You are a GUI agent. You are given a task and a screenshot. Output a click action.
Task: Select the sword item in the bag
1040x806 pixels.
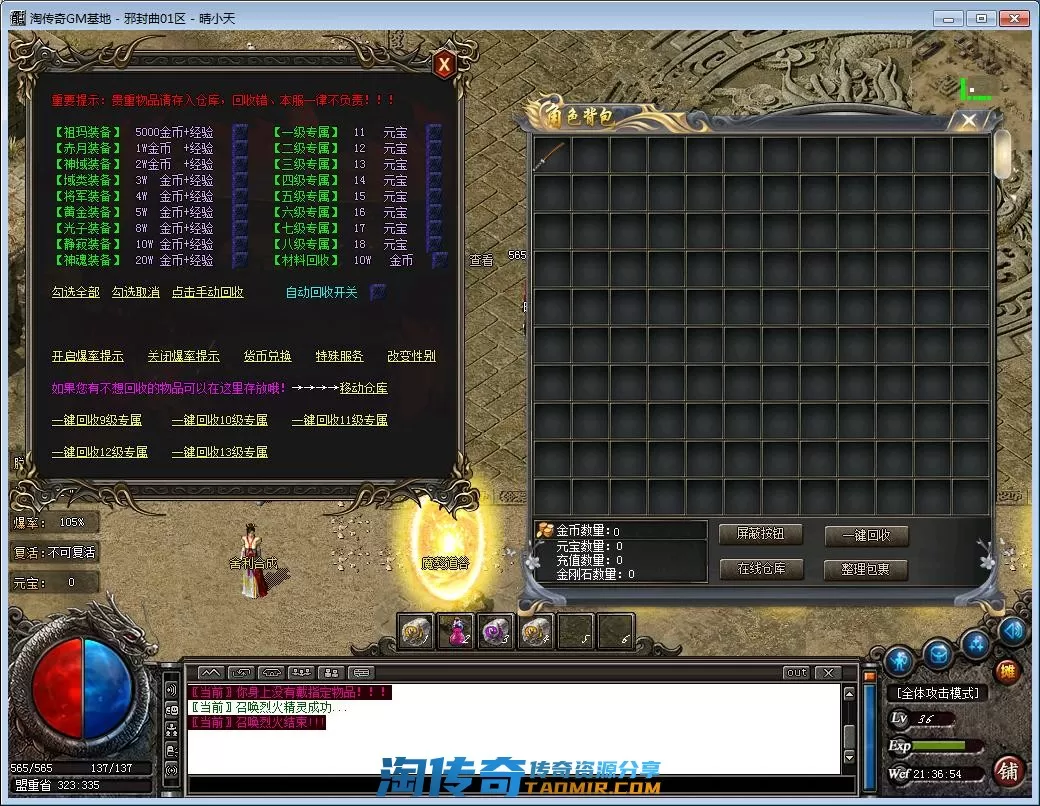550,156
